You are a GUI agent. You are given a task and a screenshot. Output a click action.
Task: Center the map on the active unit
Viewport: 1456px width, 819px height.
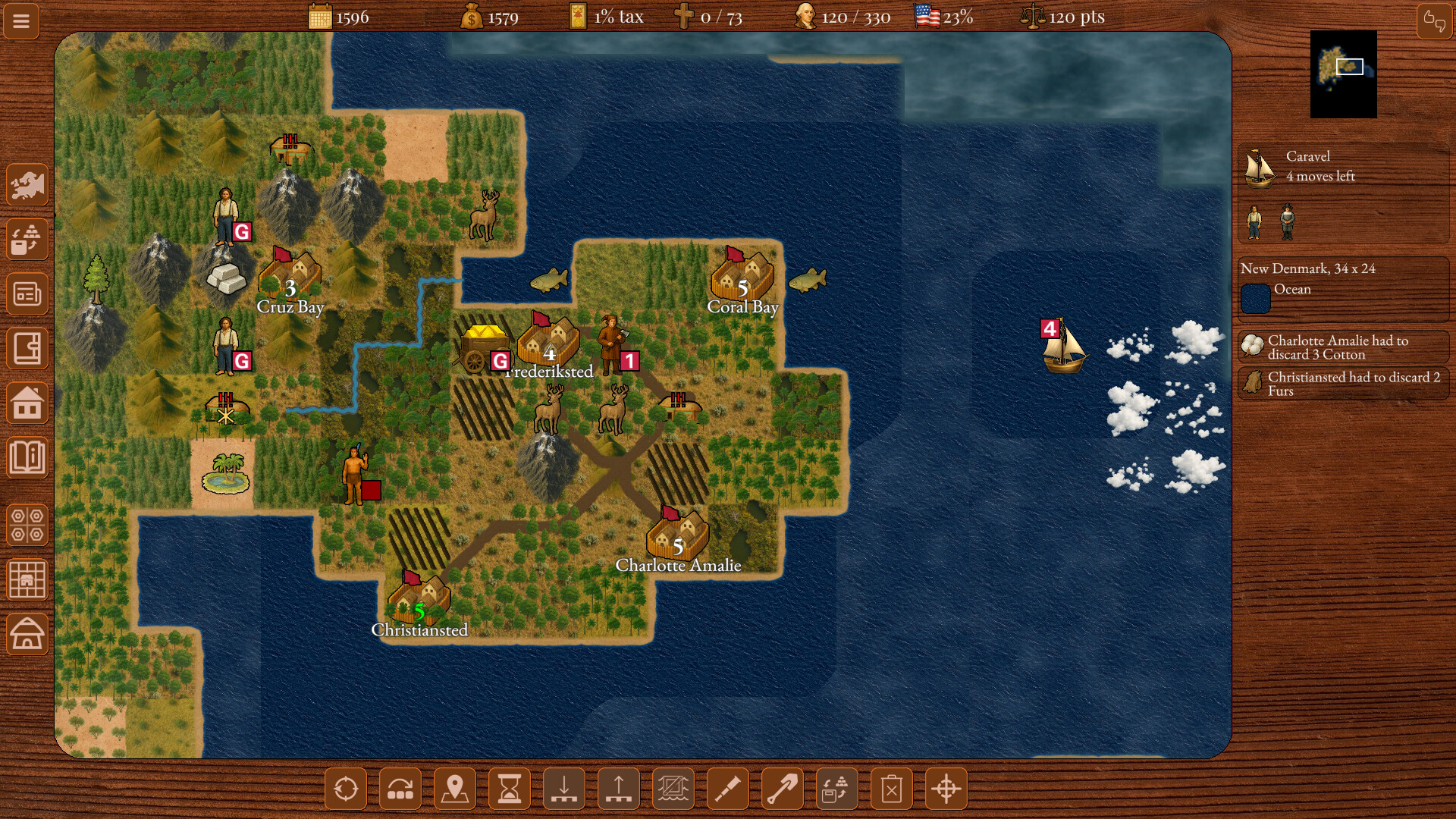click(345, 789)
